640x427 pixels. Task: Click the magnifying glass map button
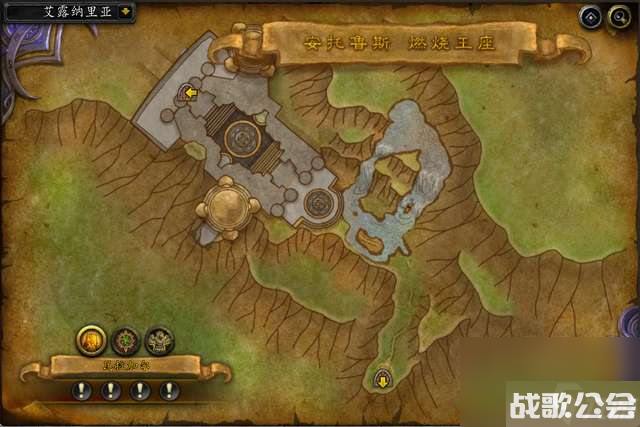[619, 17]
